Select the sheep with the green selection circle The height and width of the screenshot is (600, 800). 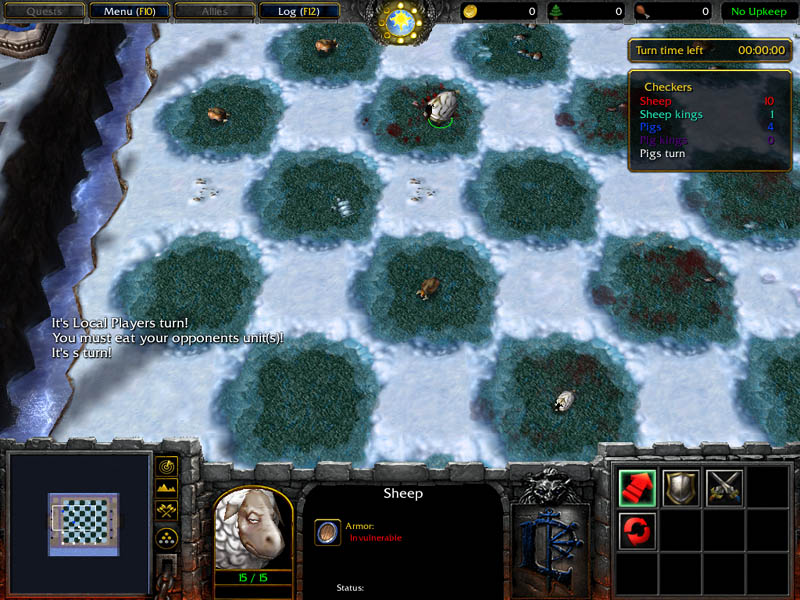[440, 107]
